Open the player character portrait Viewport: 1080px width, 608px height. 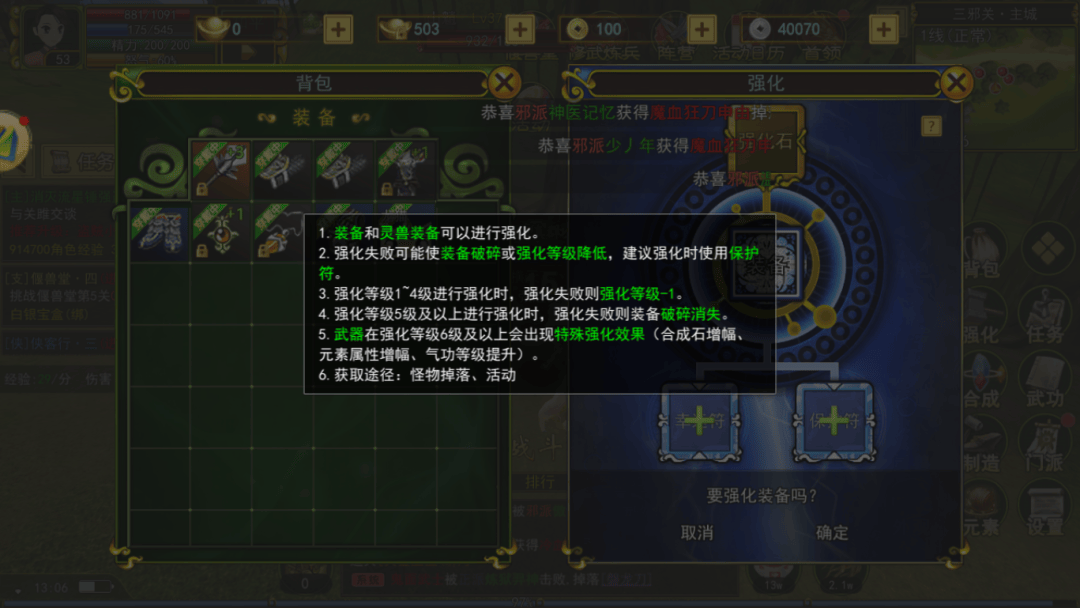coord(51,32)
